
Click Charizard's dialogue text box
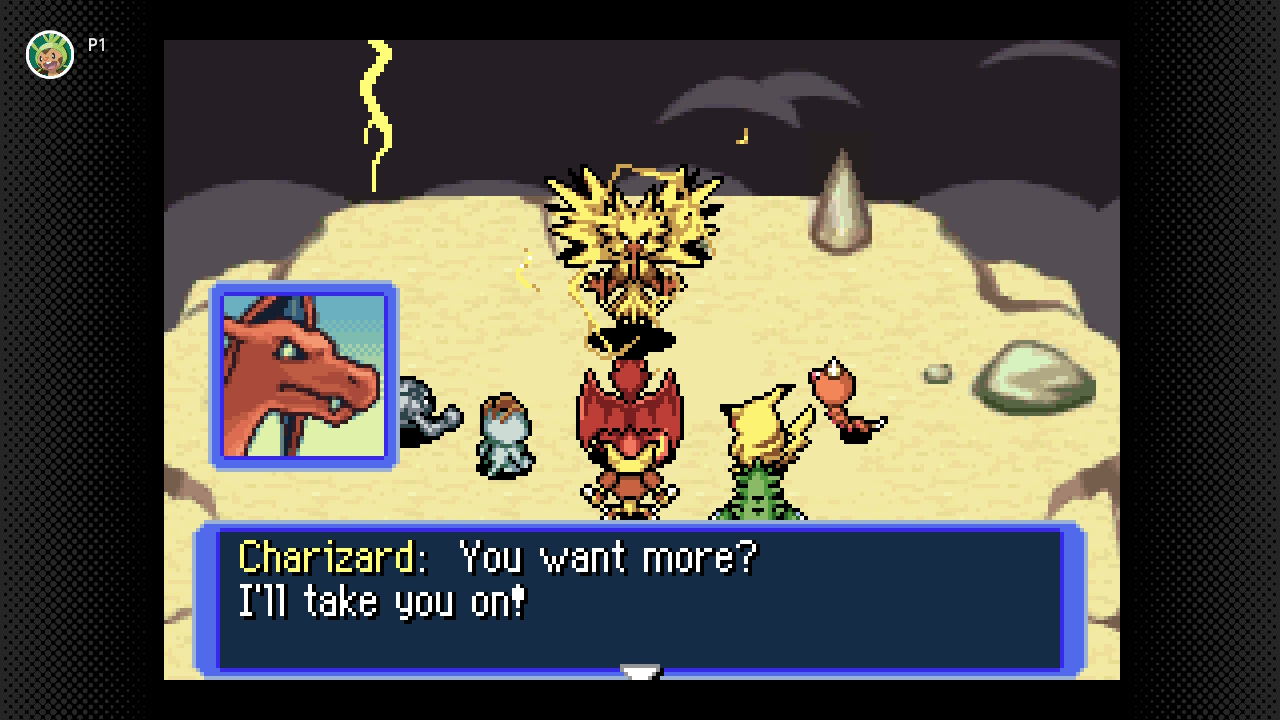click(x=640, y=598)
